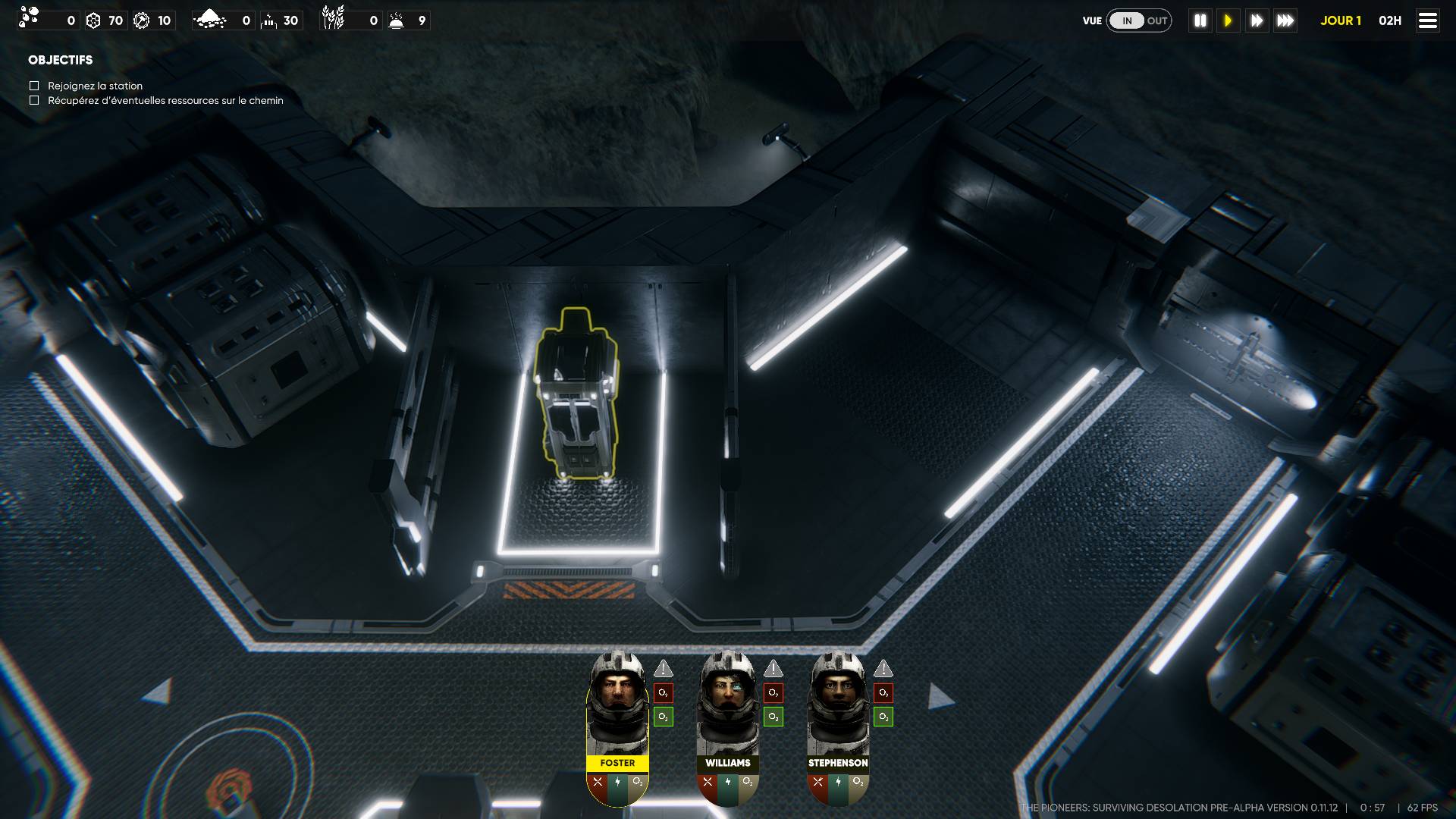This screenshot has width=1456, height=819.
Task: Click Foster's warning triangle alert
Action: coord(664,669)
